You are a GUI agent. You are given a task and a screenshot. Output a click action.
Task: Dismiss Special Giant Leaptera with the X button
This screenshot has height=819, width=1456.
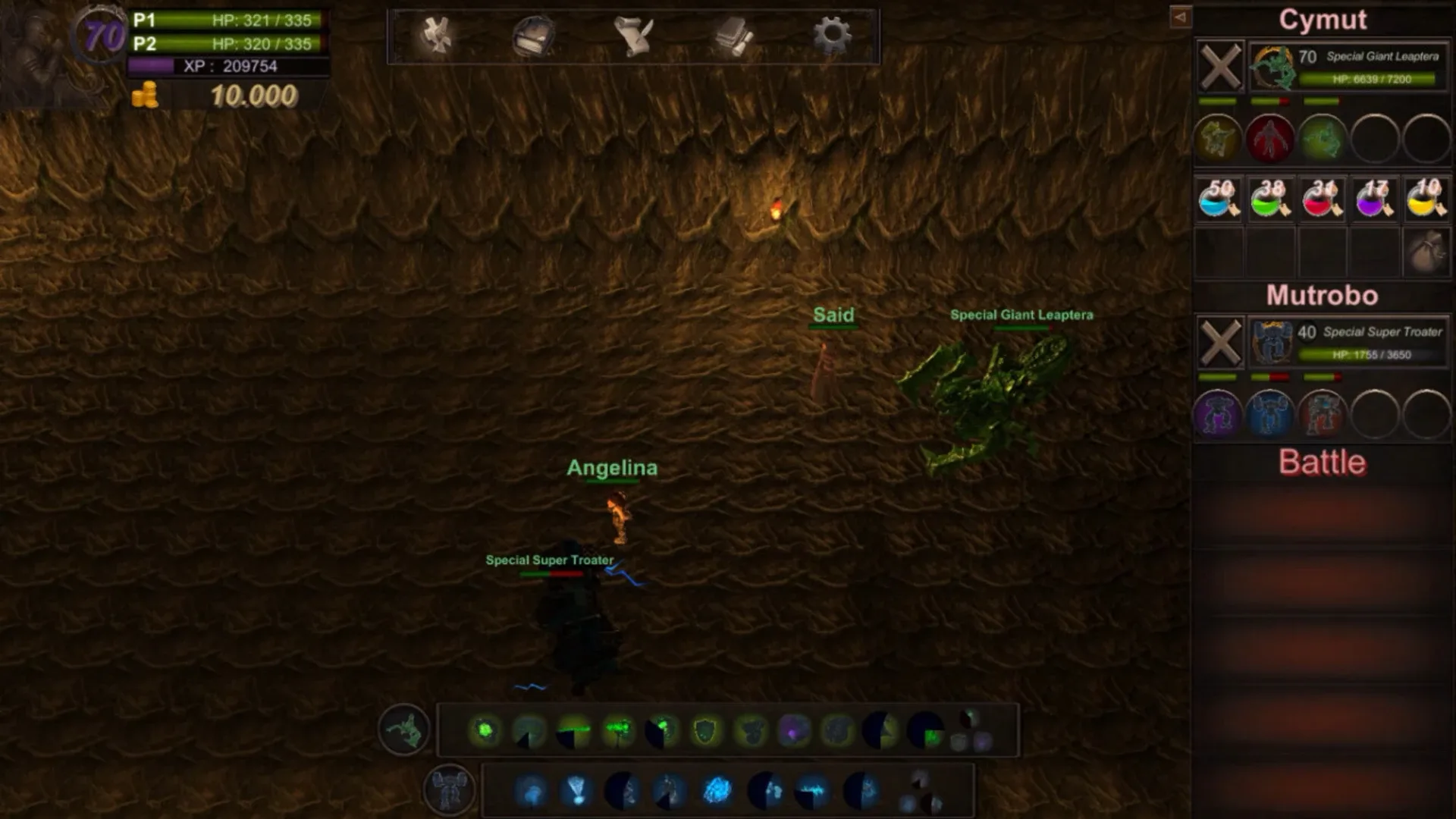click(x=1219, y=67)
